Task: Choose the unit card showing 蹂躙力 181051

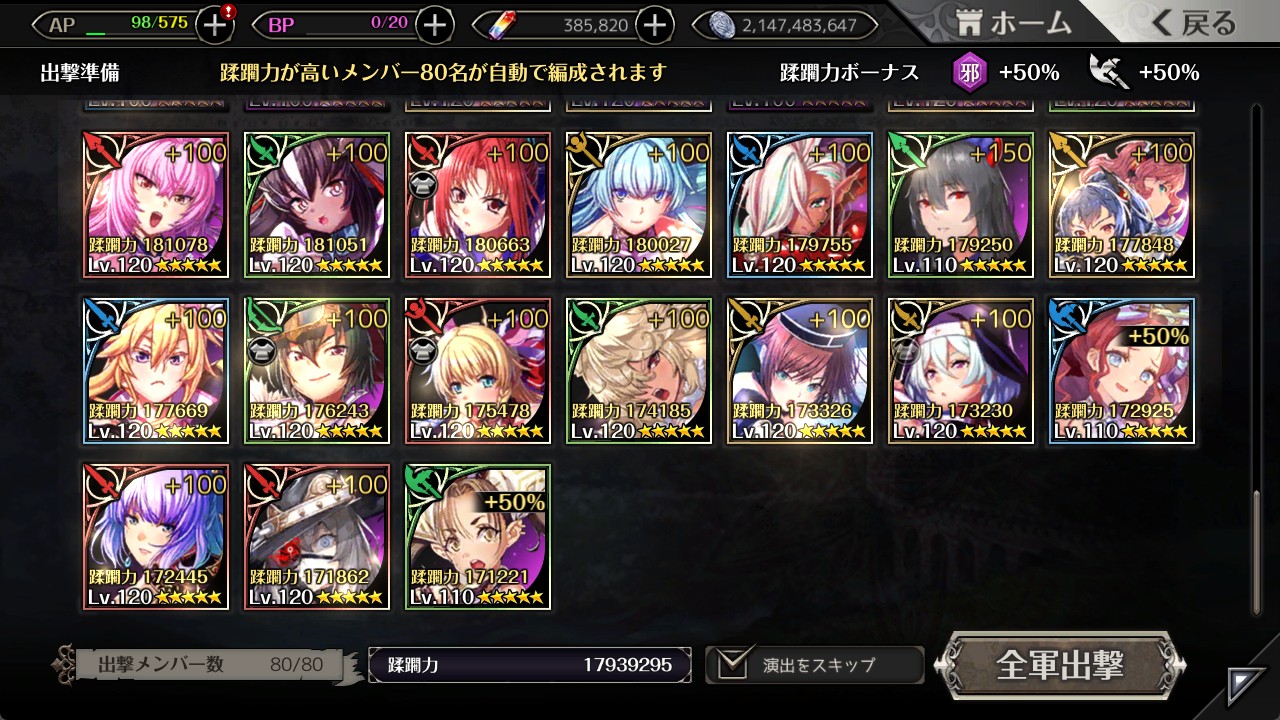Action: tap(317, 205)
